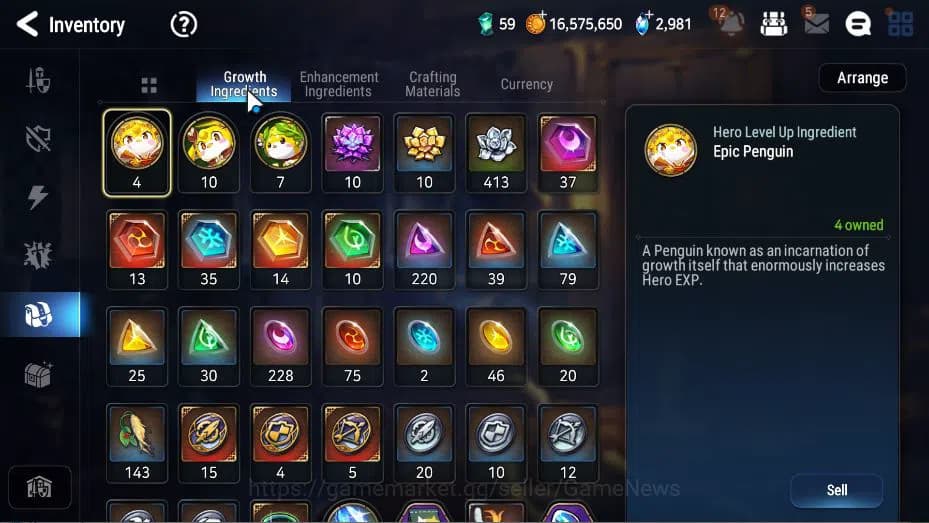This screenshot has height=523, width=929.
Task: Sell the selected Epic Penguin
Action: click(x=836, y=490)
